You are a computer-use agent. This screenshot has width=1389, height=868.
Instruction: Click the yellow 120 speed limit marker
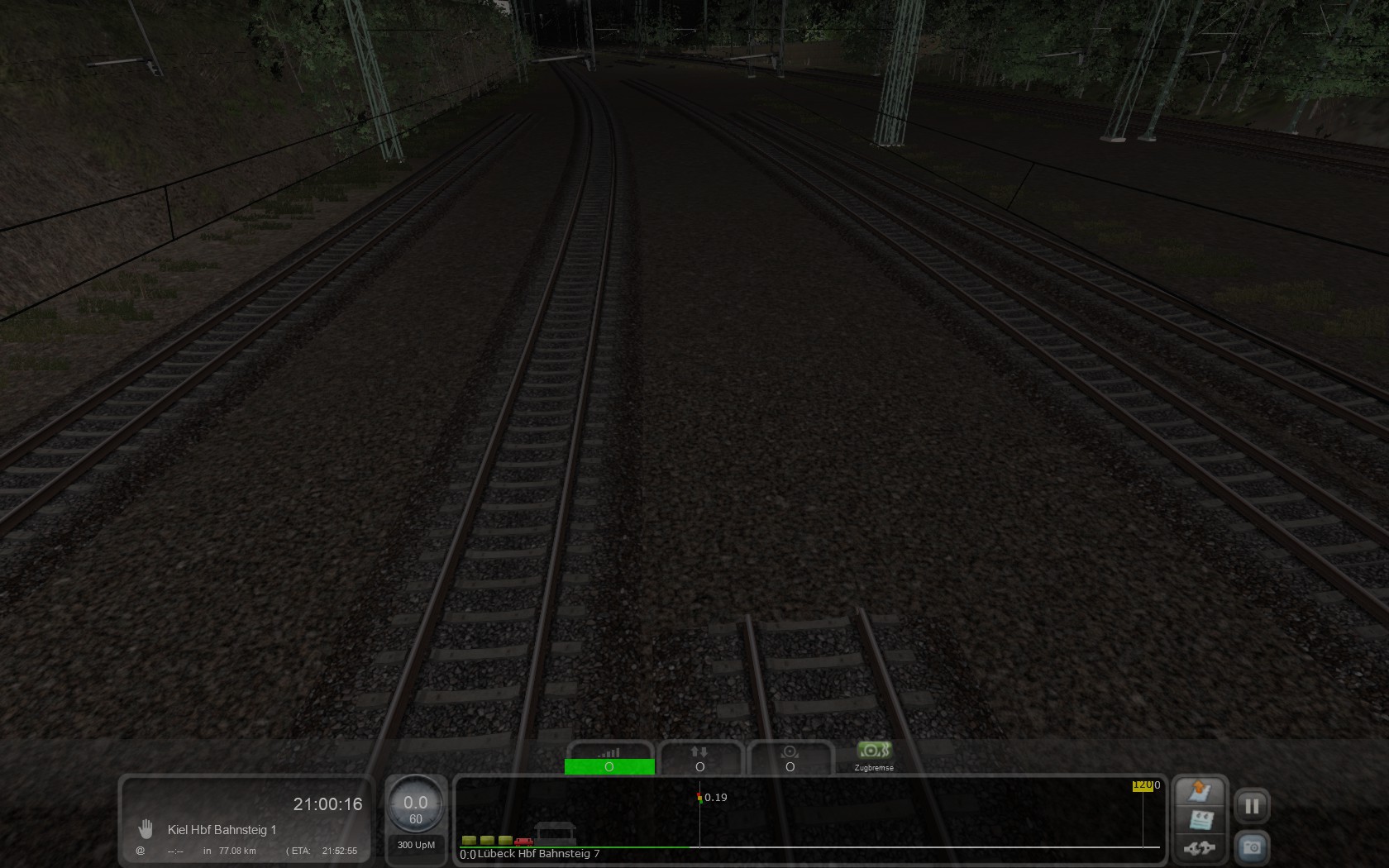pyautogui.click(x=1143, y=785)
